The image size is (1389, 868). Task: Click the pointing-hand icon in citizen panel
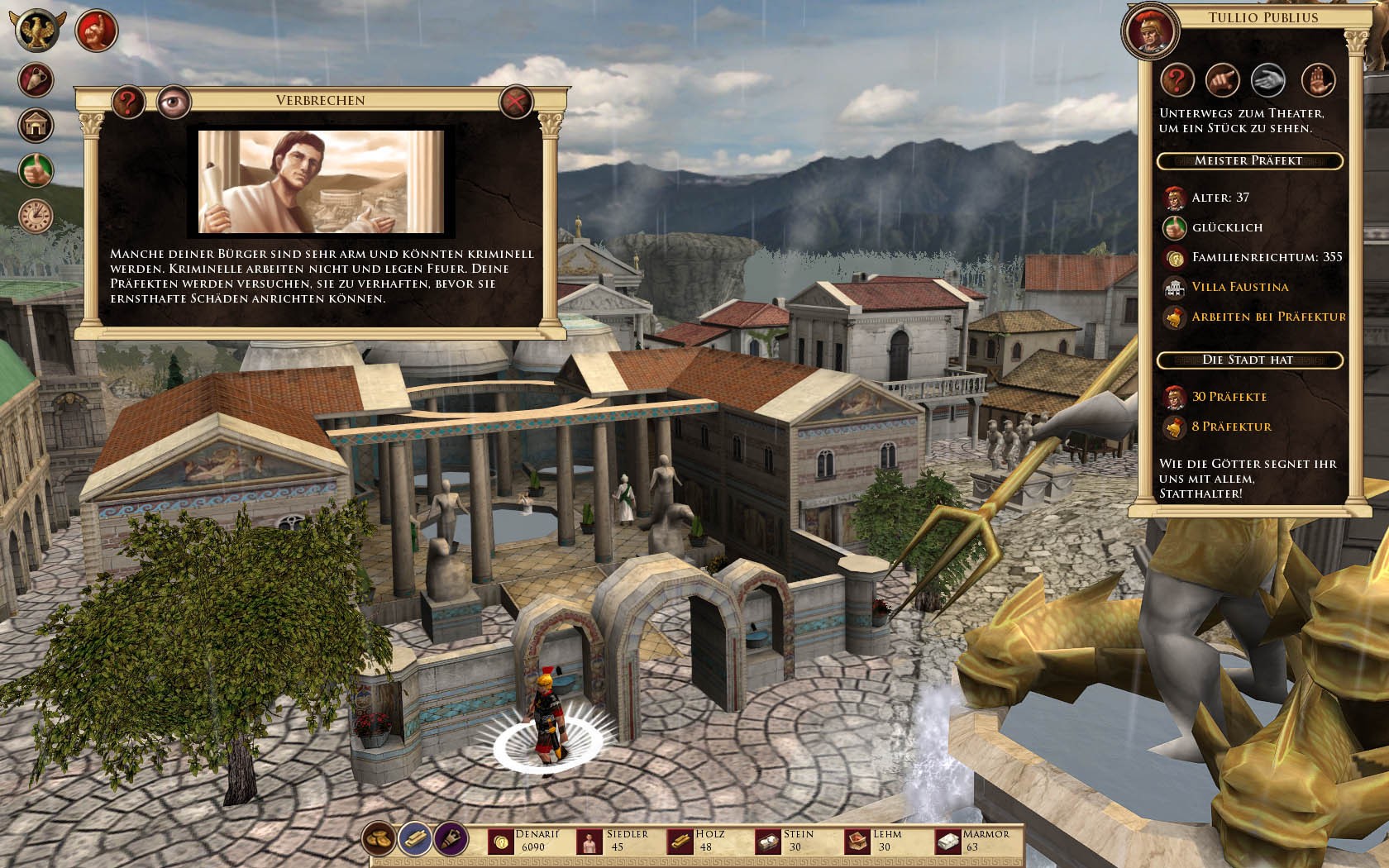(x=1224, y=80)
